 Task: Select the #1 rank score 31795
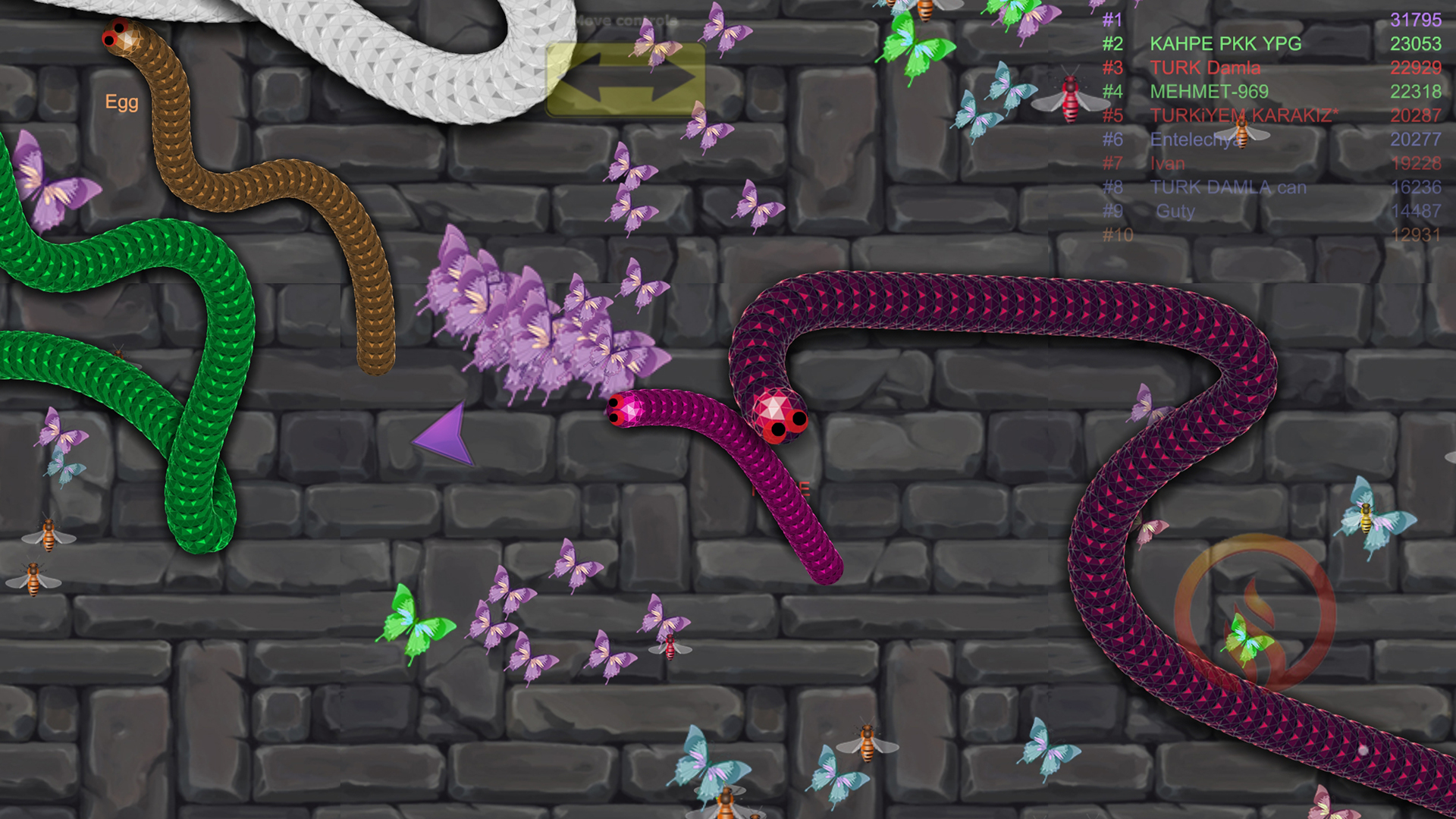click(1416, 20)
